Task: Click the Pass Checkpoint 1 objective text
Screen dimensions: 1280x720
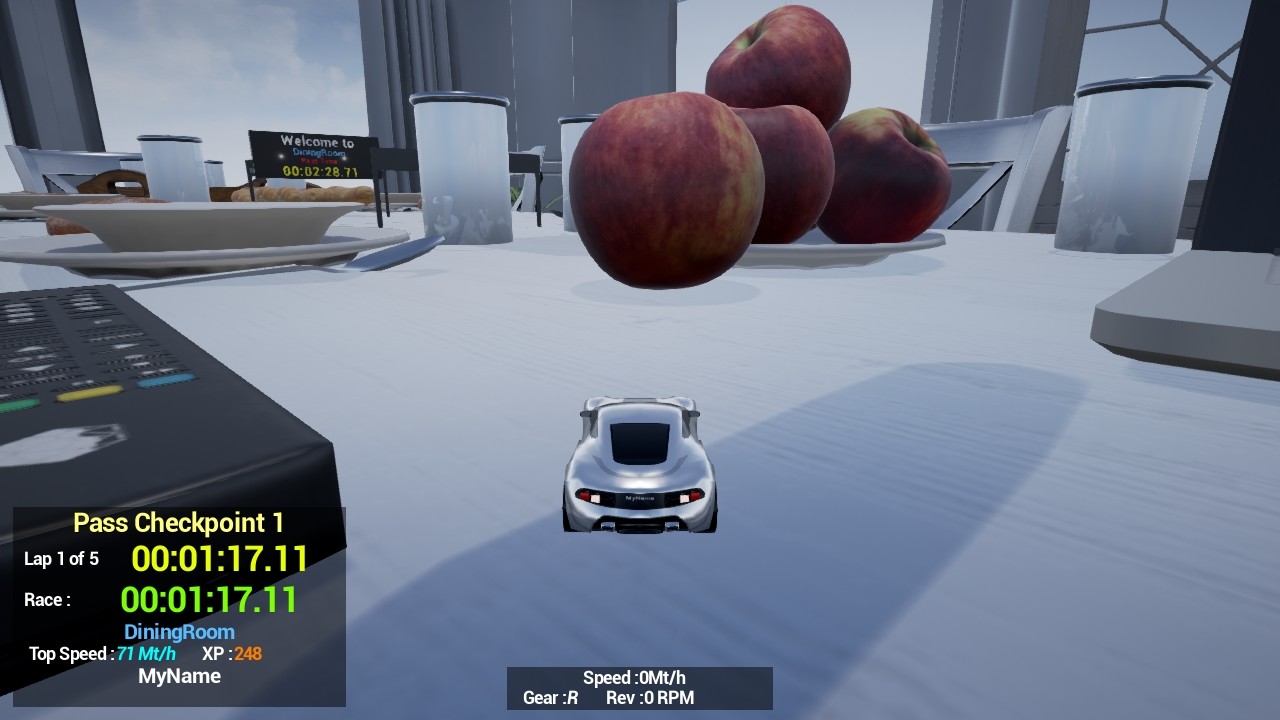Action: pos(178,522)
